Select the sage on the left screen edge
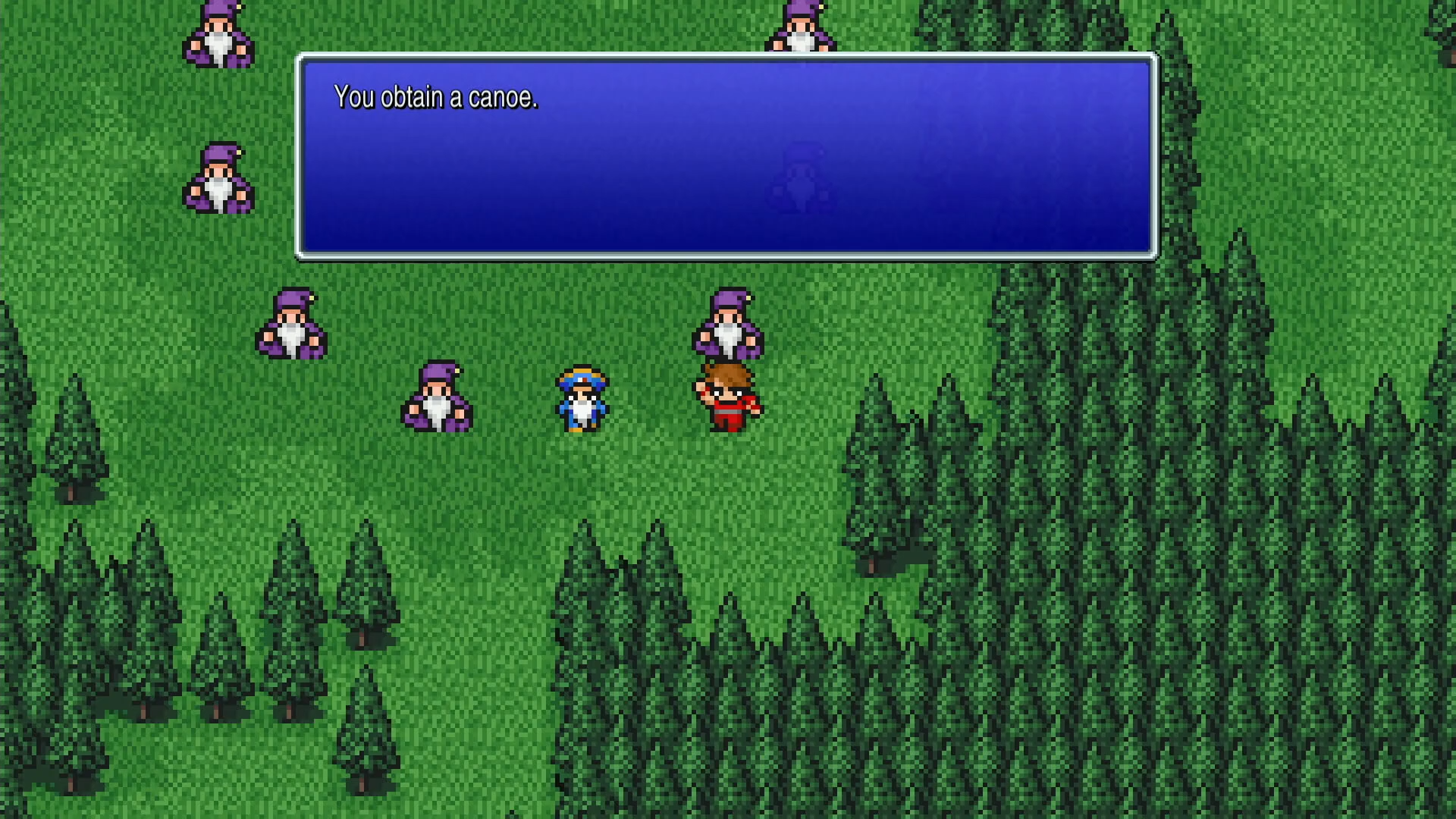 point(216,178)
